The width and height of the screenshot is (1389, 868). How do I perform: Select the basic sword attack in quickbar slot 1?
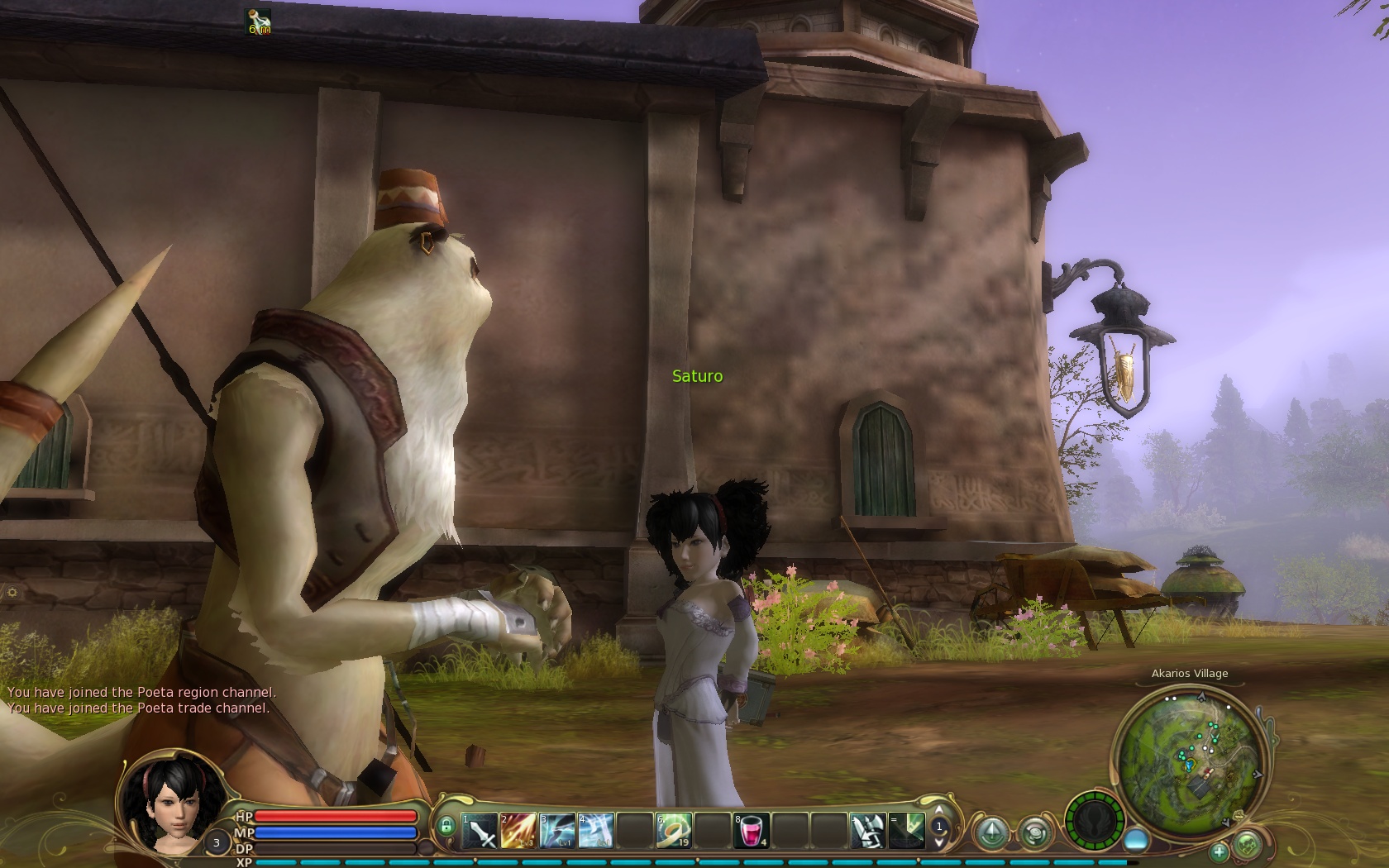pyautogui.click(x=479, y=831)
